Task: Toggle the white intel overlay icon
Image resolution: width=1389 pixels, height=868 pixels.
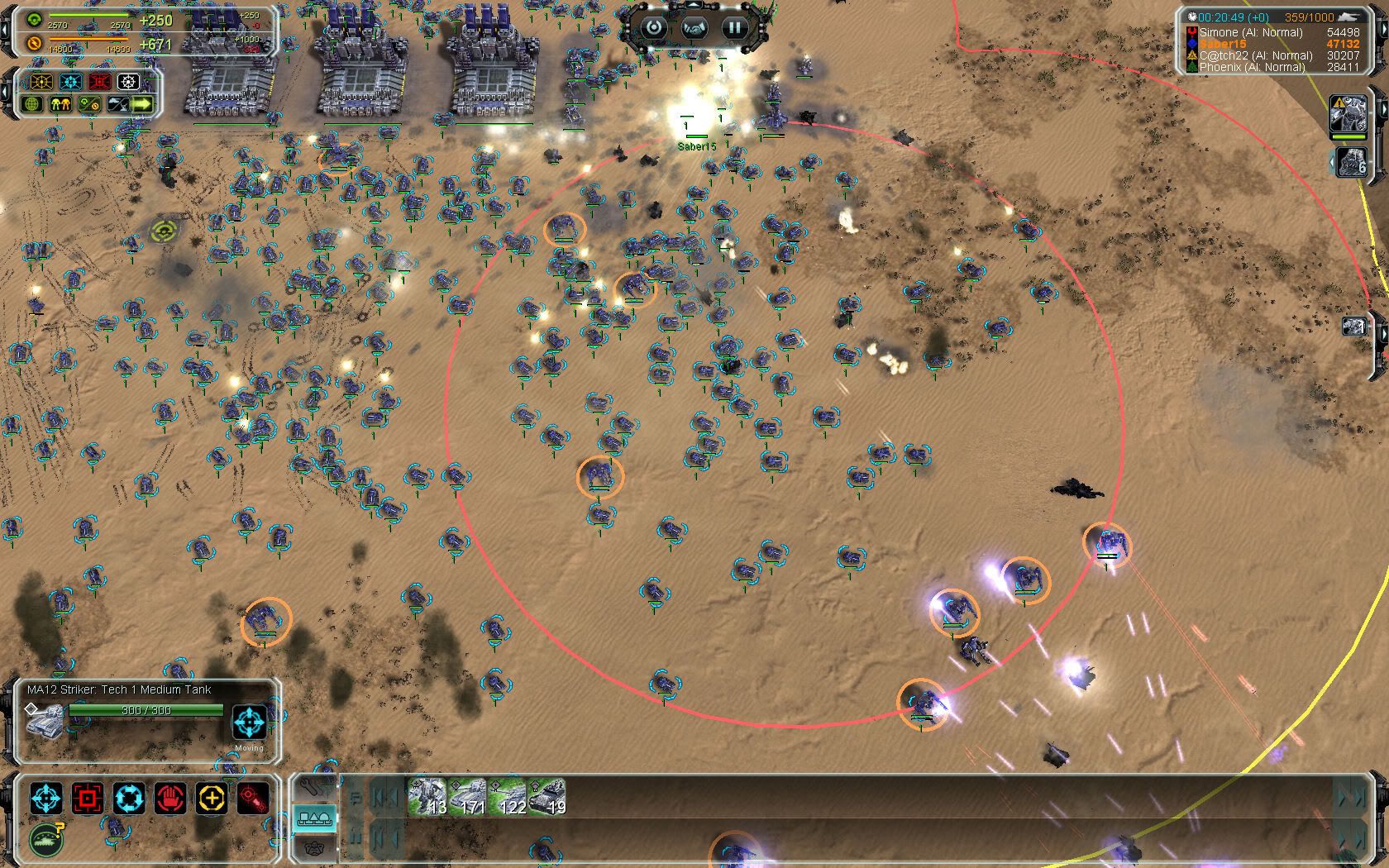Action: coord(128,82)
